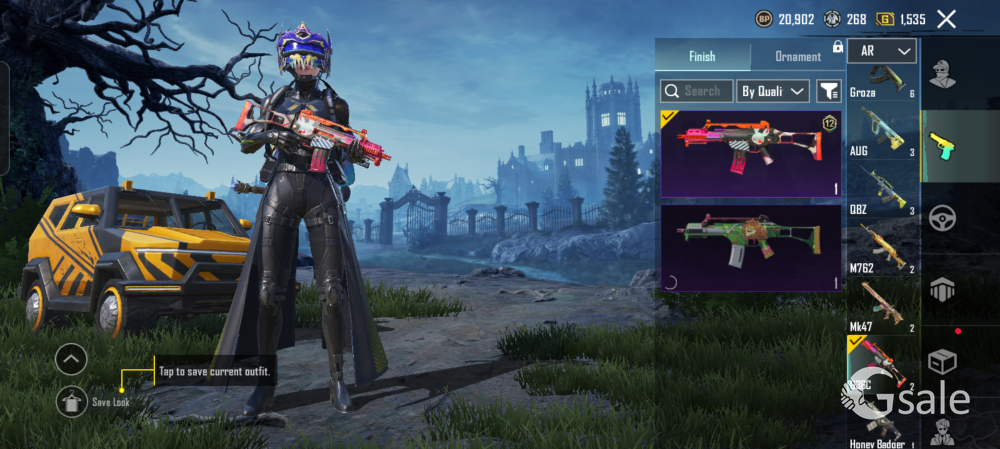Screen dimensions: 1000x449
Task: Open the Mk47 weapon skins
Action: (x=882, y=306)
